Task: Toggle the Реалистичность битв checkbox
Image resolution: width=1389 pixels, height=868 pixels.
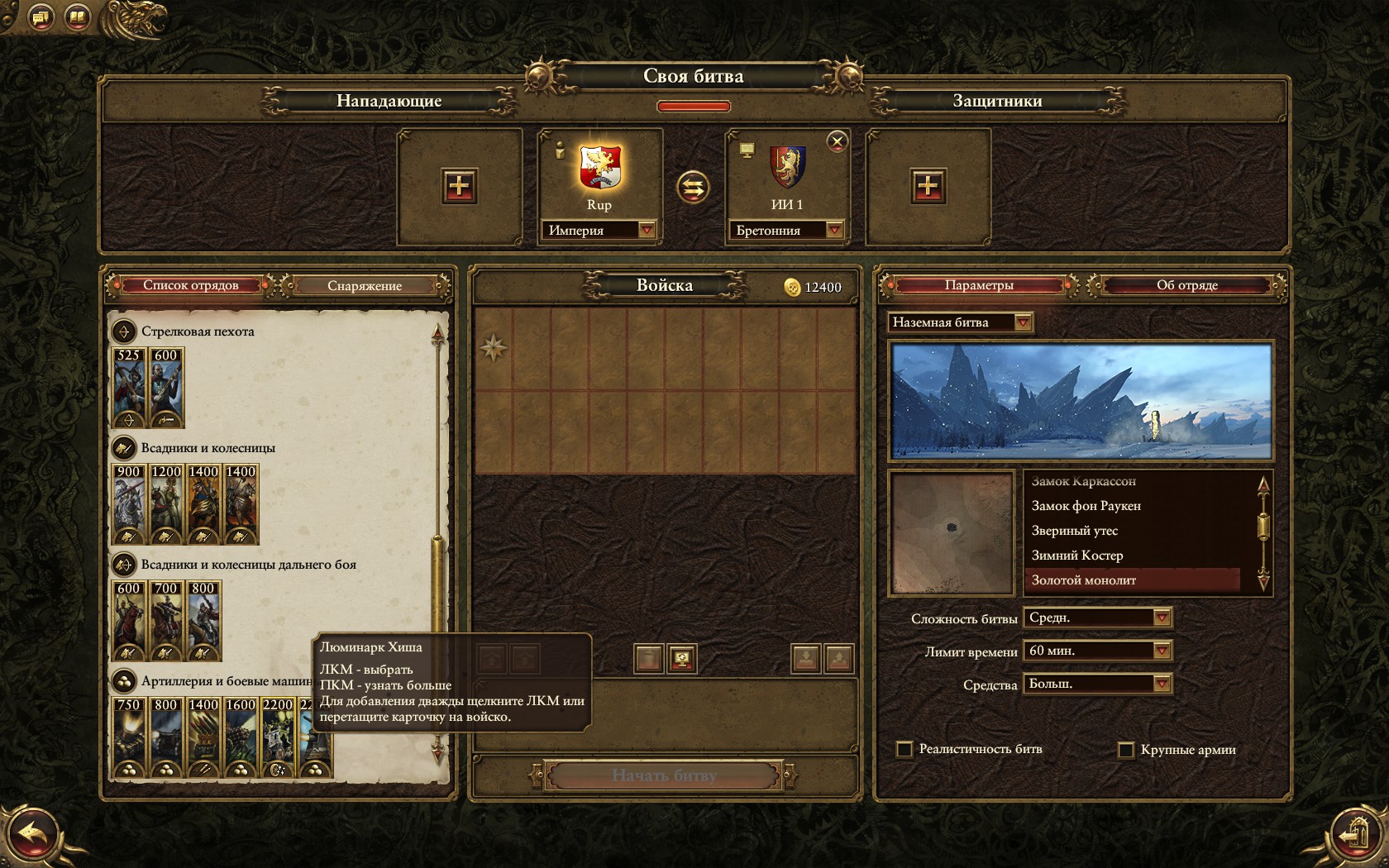Action: click(x=905, y=749)
